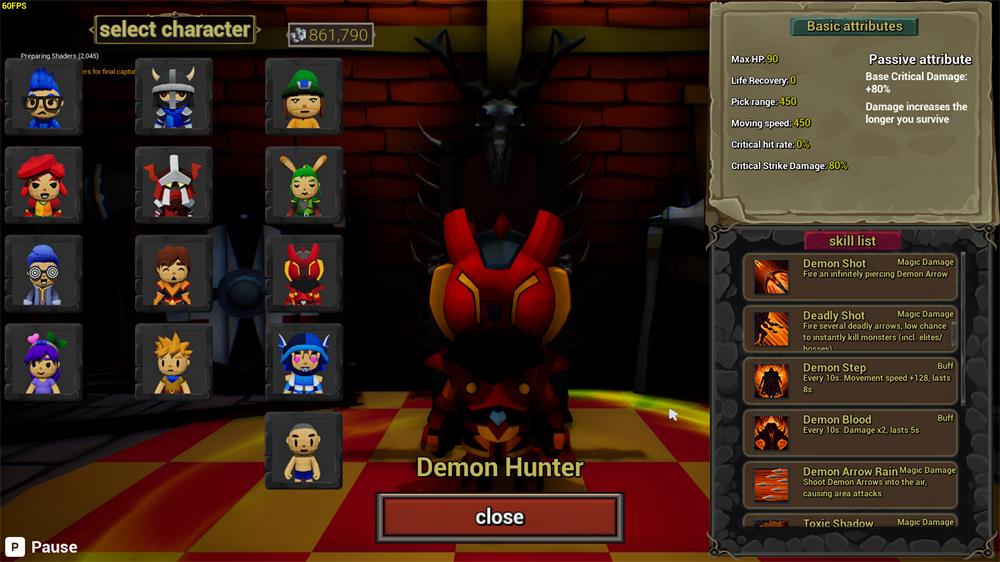Close the character selection screen

pyautogui.click(x=499, y=517)
